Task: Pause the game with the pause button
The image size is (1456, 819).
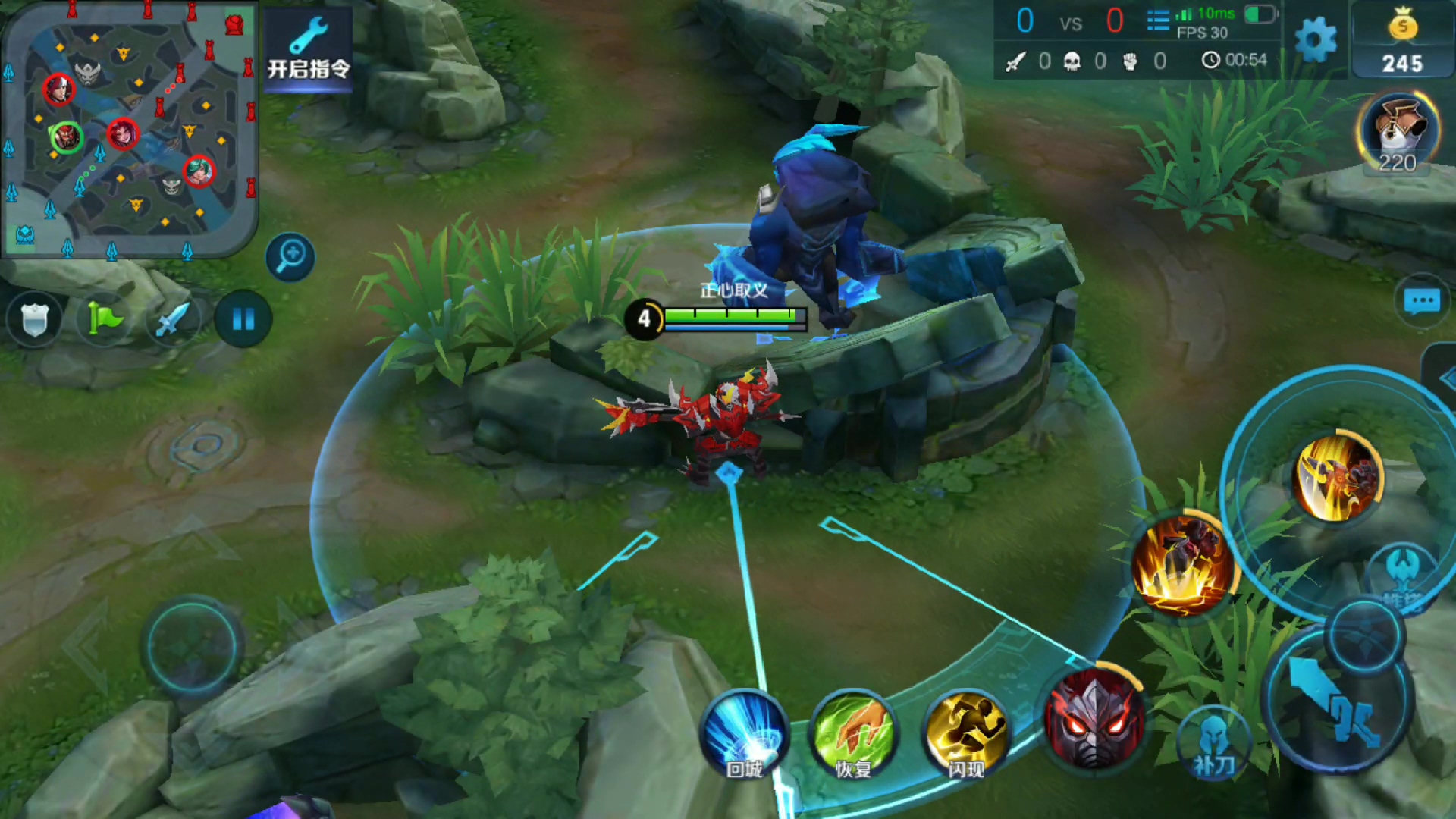Action: (243, 319)
